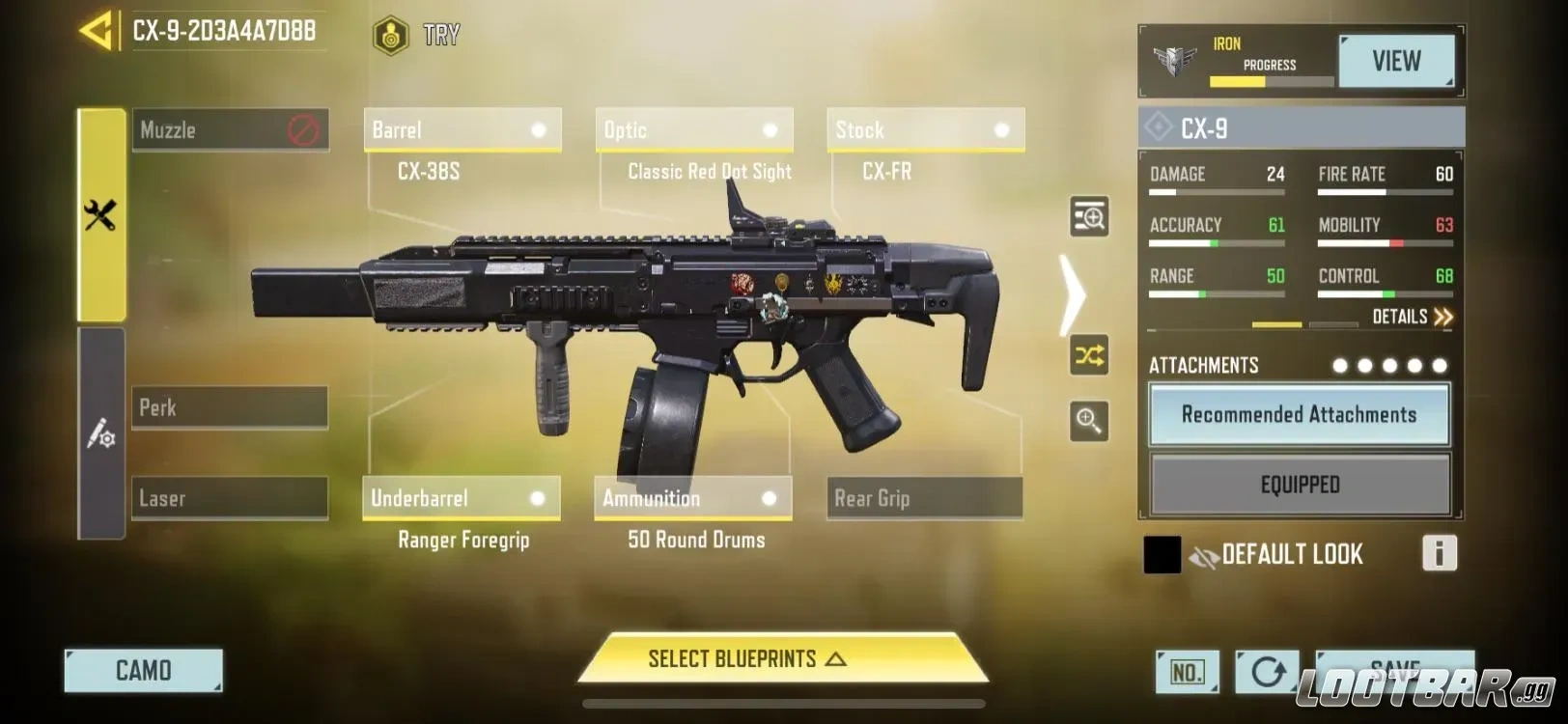Click the black Default Look color swatch
This screenshot has height=724, width=1568.
pyautogui.click(x=1162, y=552)
